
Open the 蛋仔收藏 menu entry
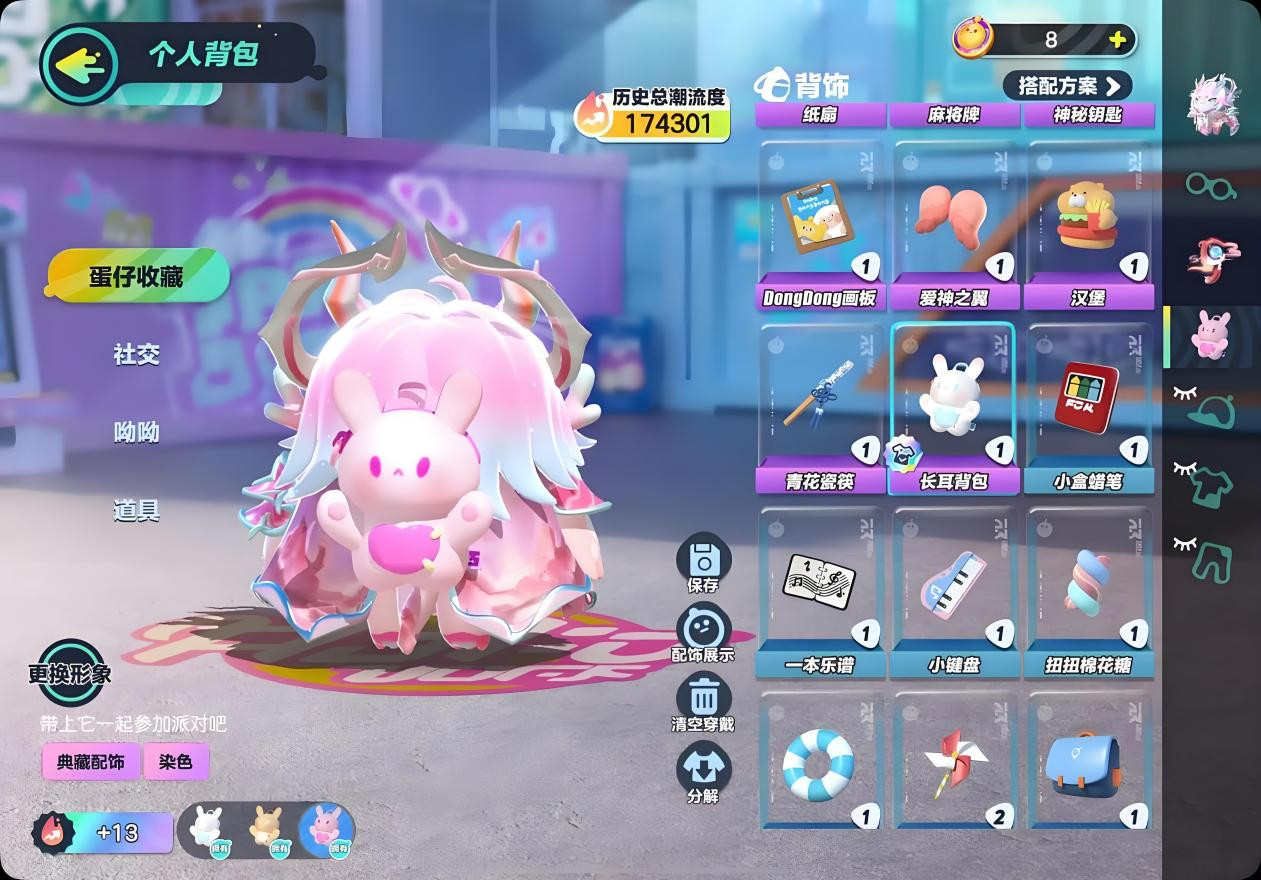137,276
